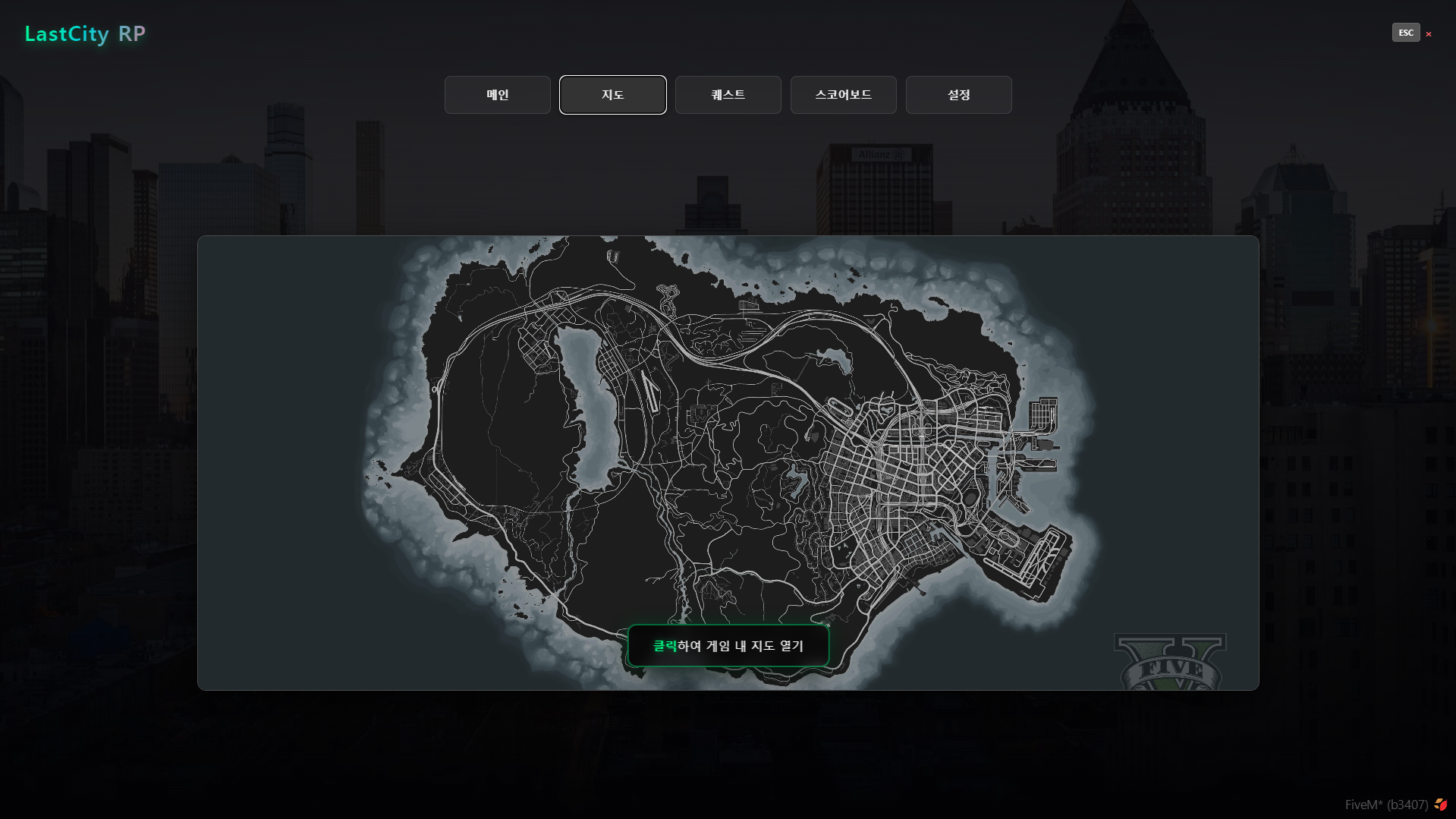The height and width of the screenshot is (819, 1456).
Task: Show the 스코어보드 tab
Action: point(844,95)
